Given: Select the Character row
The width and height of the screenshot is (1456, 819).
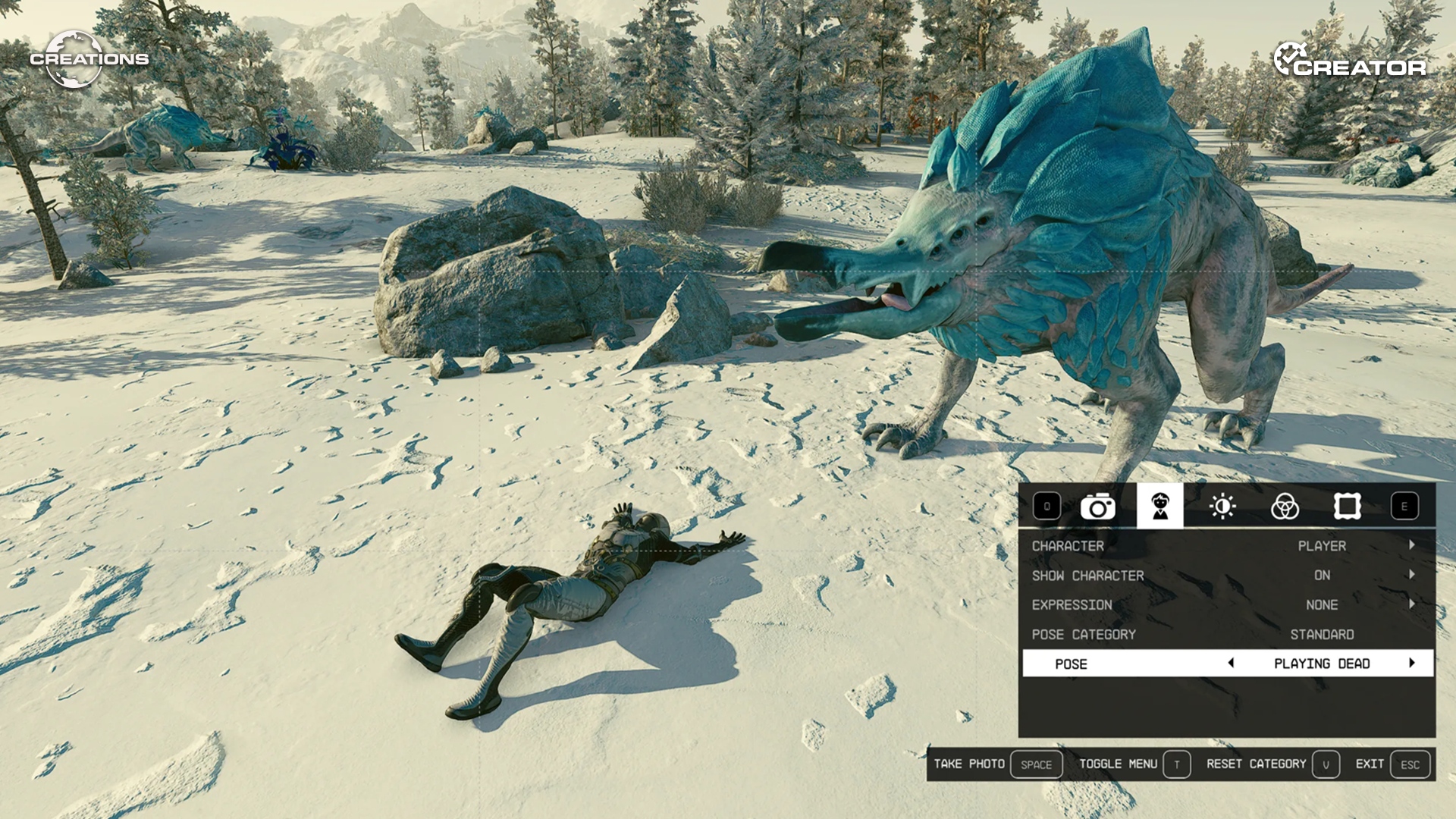Looking at the screenshot, I should pyautogui.click(x=1226, y=546).
